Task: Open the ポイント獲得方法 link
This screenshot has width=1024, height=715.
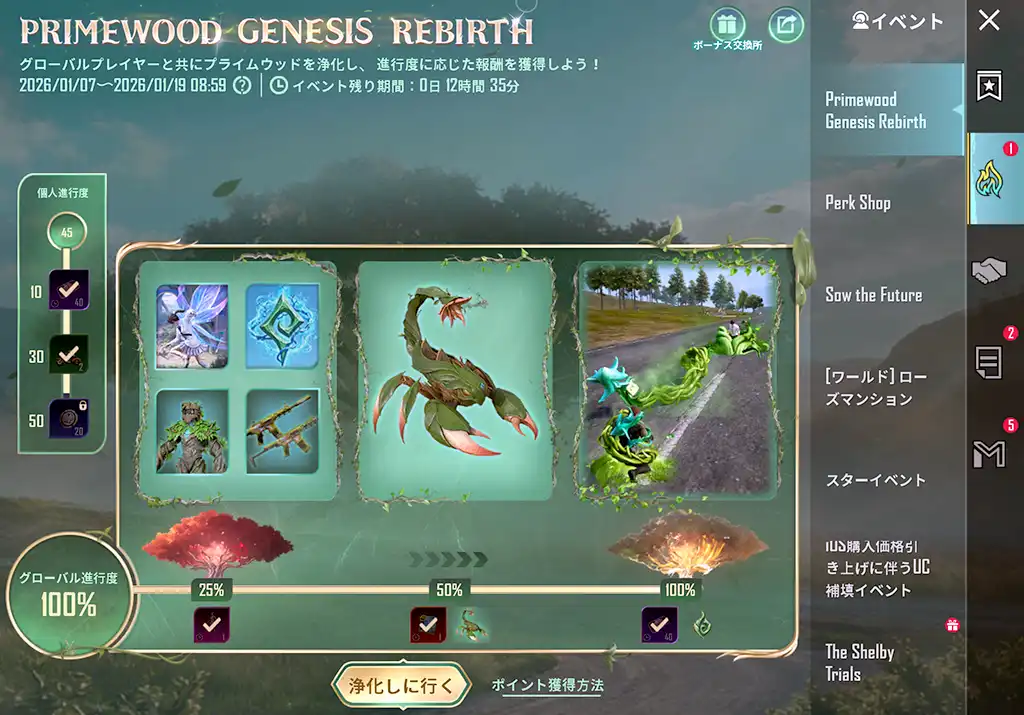Action: pyautogui.click(x=547, y=685)
